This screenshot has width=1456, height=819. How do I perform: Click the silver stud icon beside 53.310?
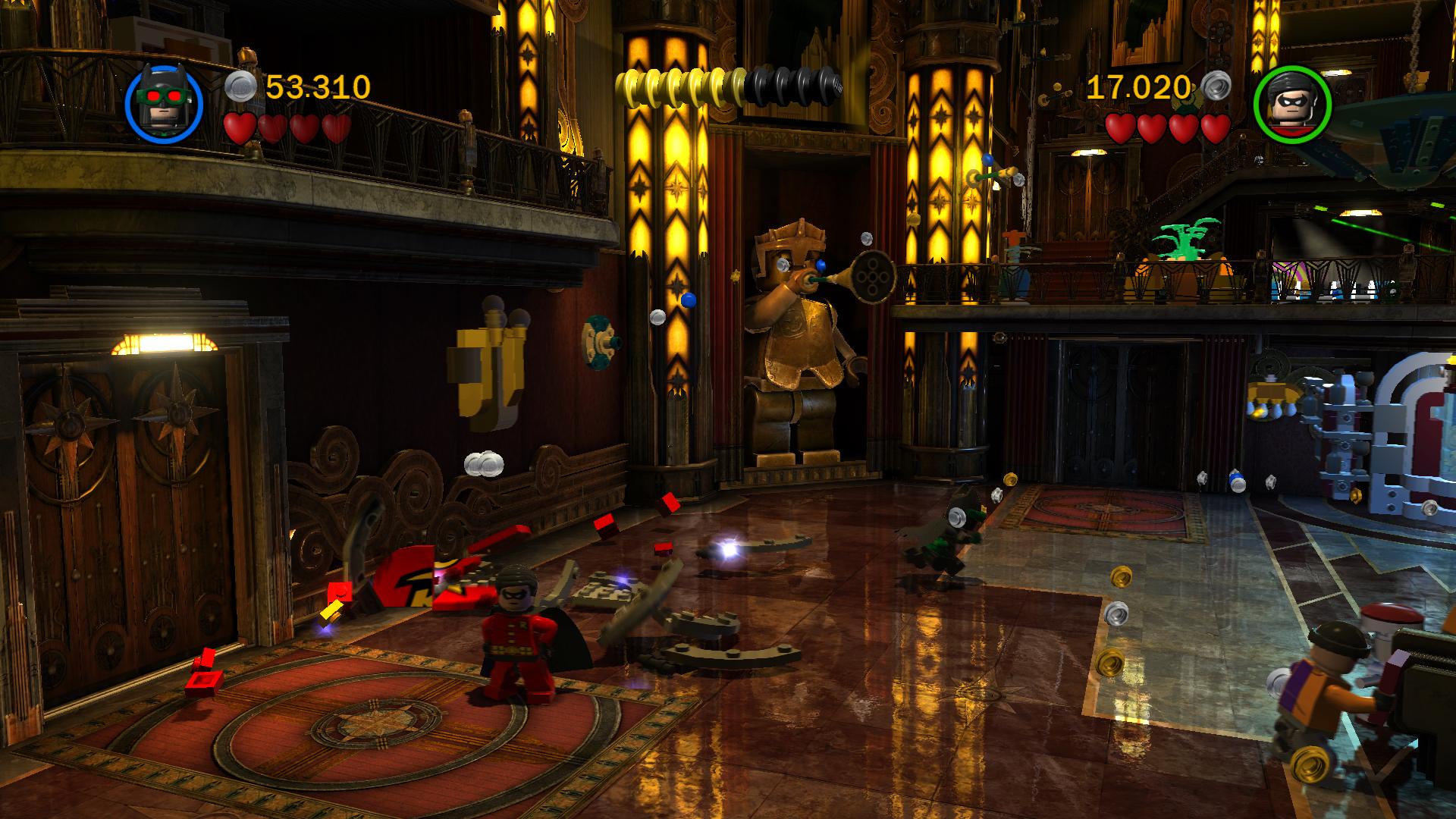pos(240,85)
